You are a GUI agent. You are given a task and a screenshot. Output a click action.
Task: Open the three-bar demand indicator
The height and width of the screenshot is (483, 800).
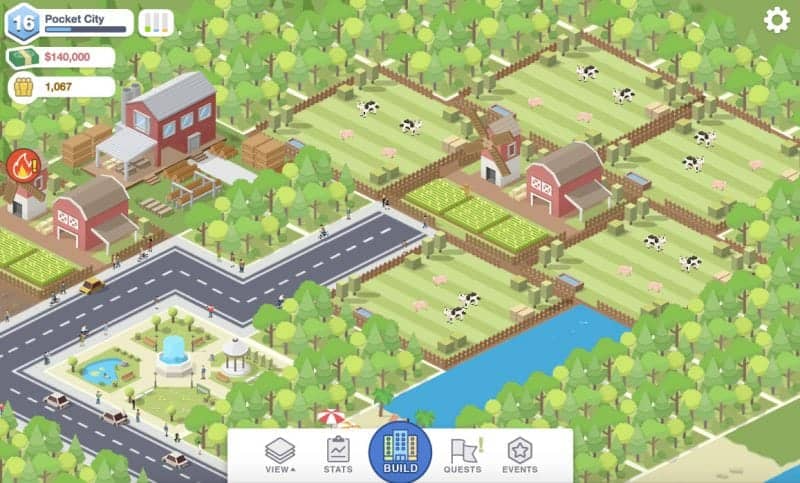point(155,22)
